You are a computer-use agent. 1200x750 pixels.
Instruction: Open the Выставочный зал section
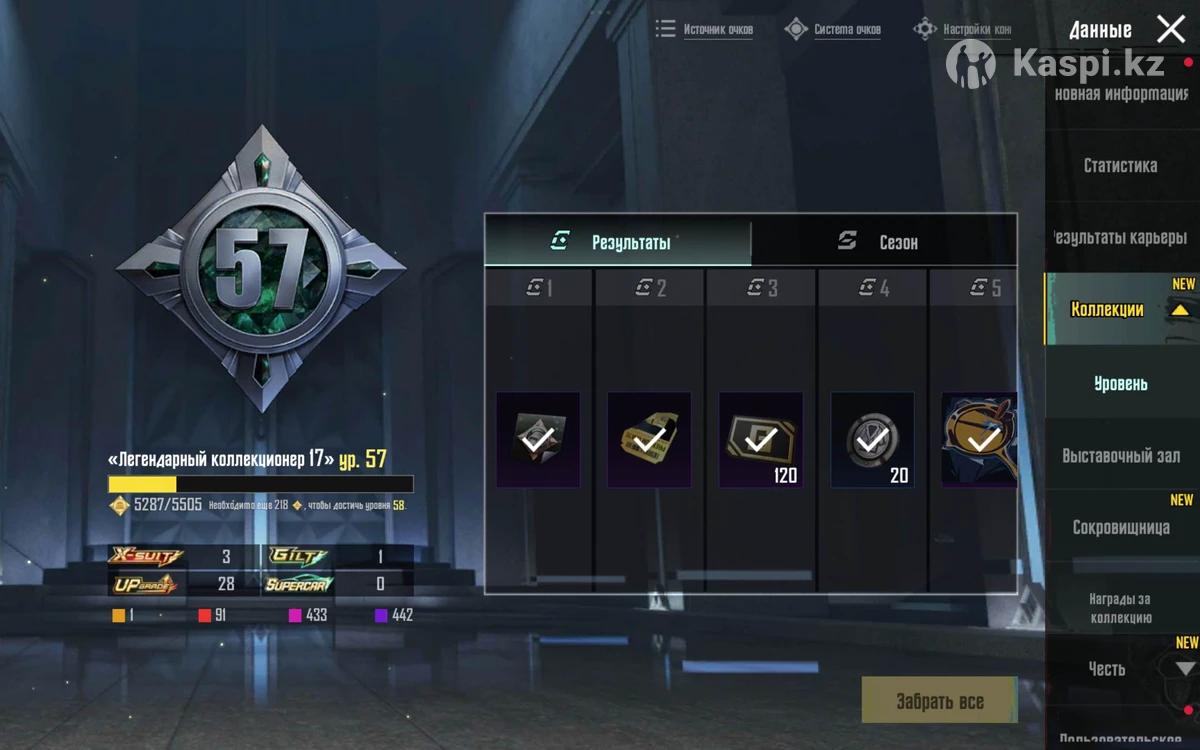coord(1120,456)
